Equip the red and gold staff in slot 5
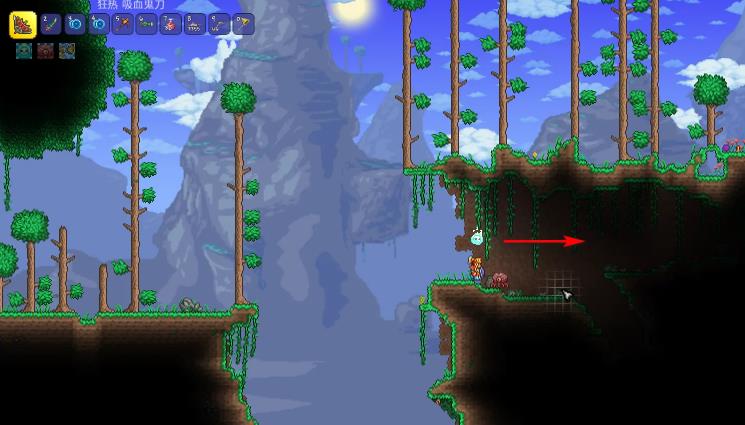Viewport: 745px width, 425px height. 122,25
